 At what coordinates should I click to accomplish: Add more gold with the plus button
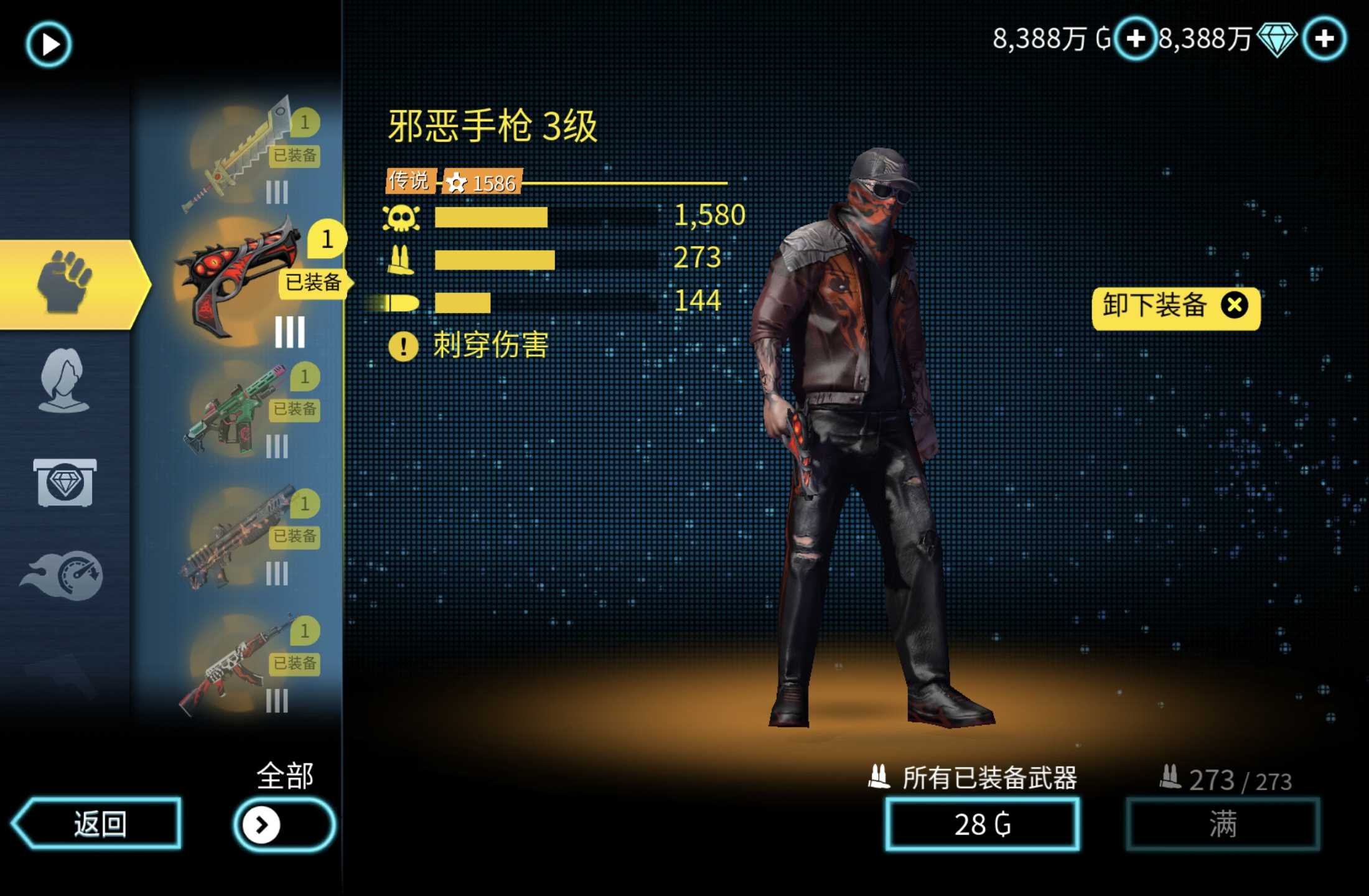tap(1135, 39)
